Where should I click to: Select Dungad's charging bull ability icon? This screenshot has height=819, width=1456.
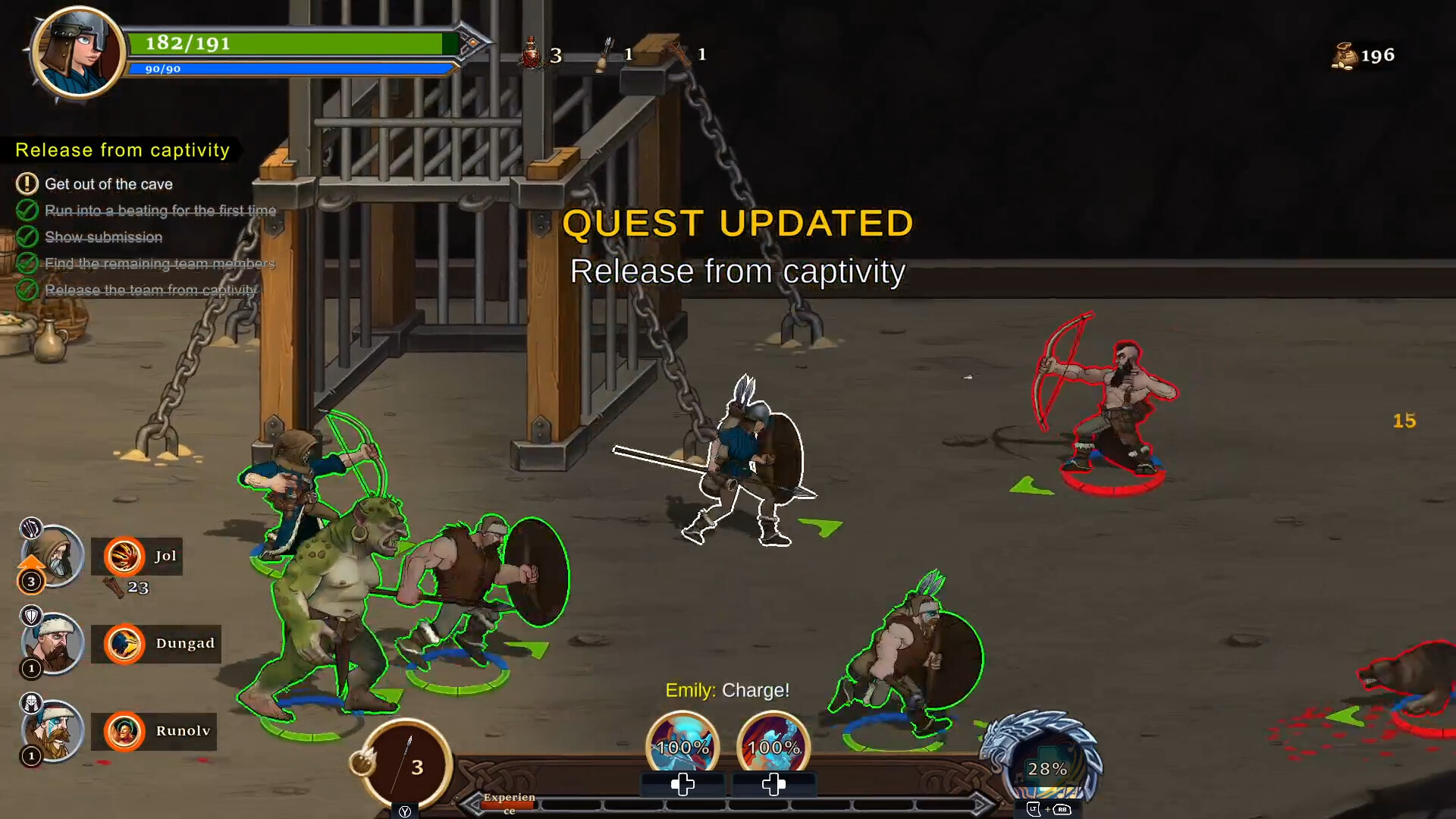[x=126, y=644]
